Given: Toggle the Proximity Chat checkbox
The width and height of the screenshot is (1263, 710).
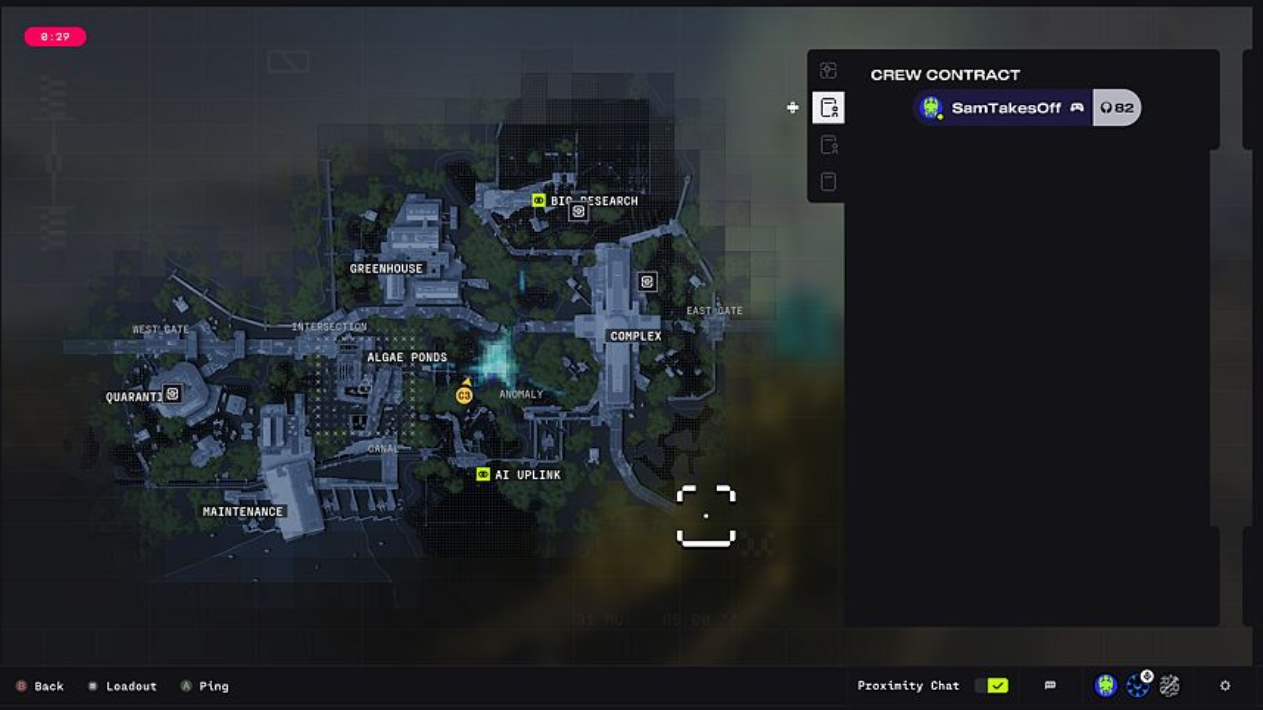Looking at the screenshot, I should pos(997,686).
